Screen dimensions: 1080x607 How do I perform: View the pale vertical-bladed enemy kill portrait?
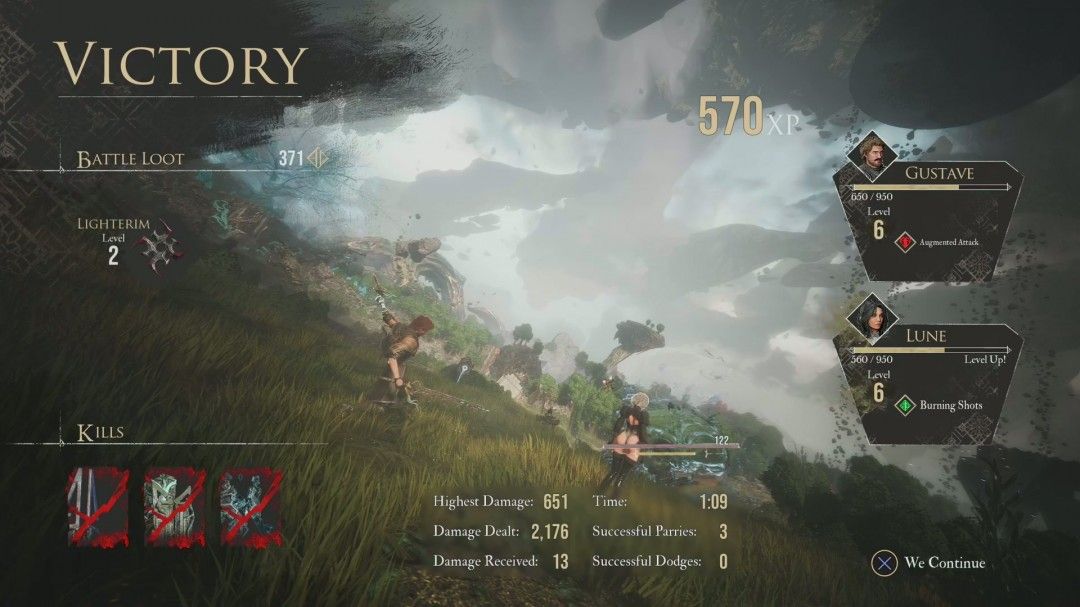click(x=98, y=507)
